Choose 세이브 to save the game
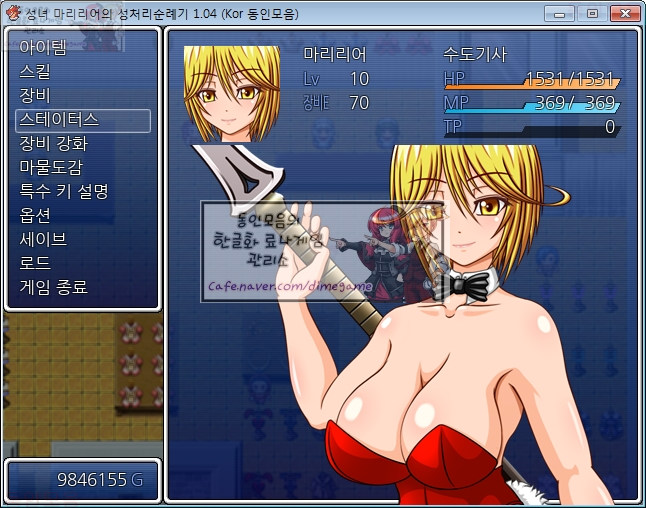The height and width of the screenshot is (508, 646). tap(43, 240)
